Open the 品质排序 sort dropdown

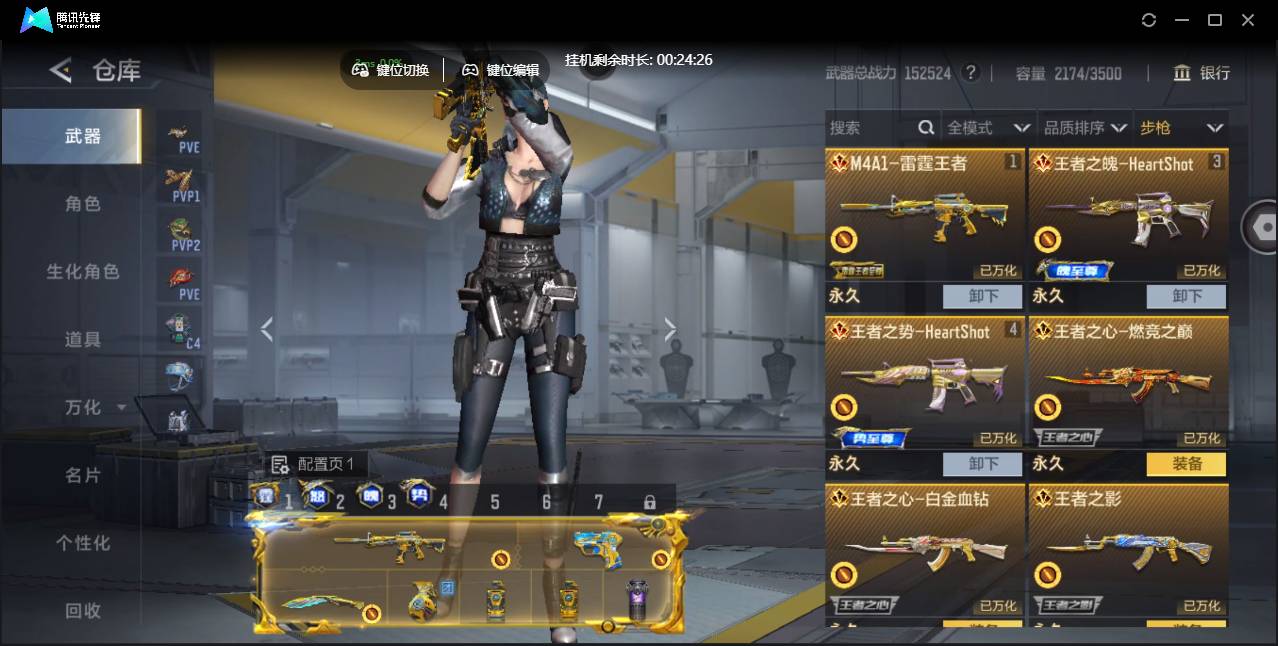1085,128
